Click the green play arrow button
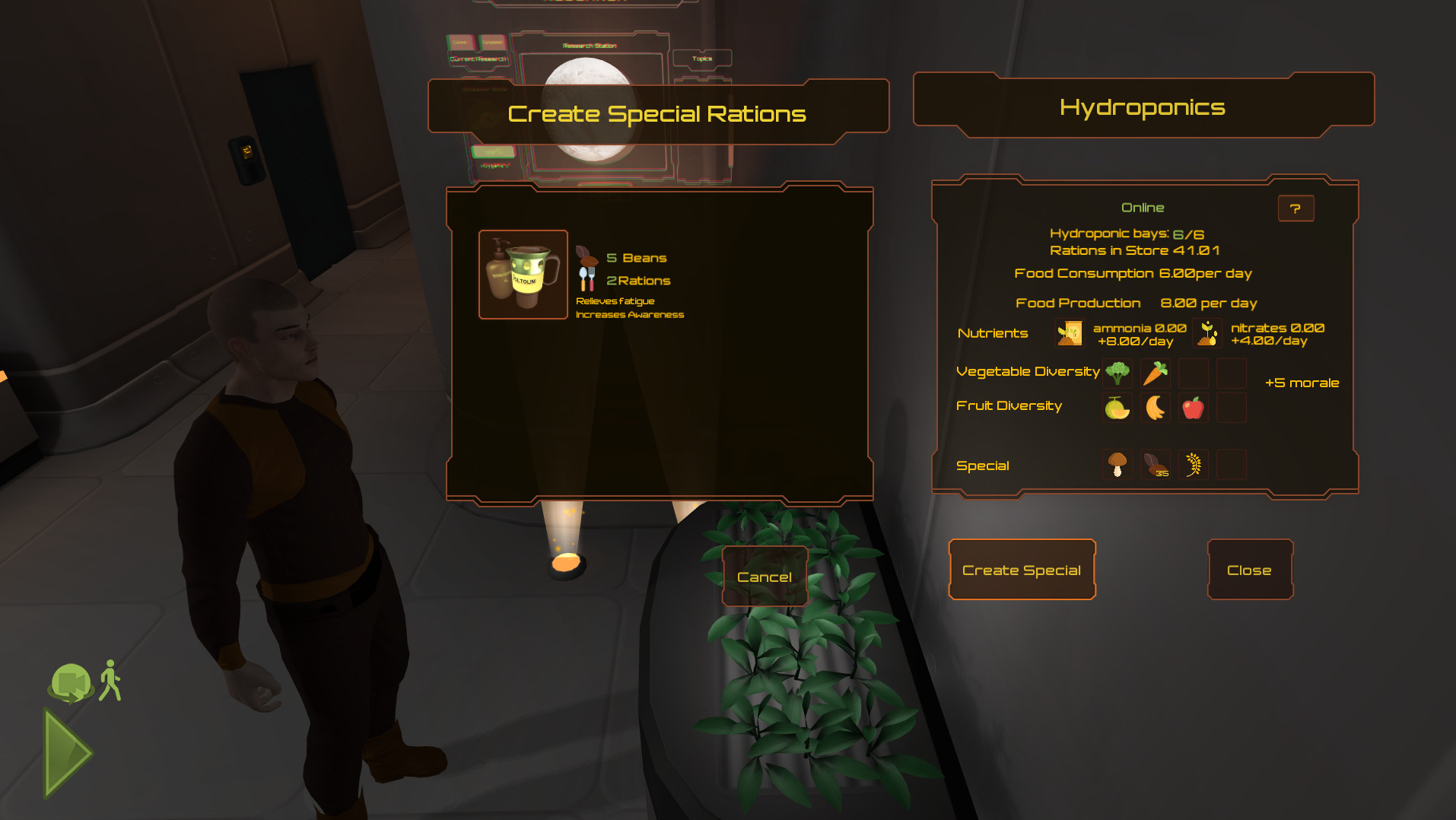 coord(67,753)
